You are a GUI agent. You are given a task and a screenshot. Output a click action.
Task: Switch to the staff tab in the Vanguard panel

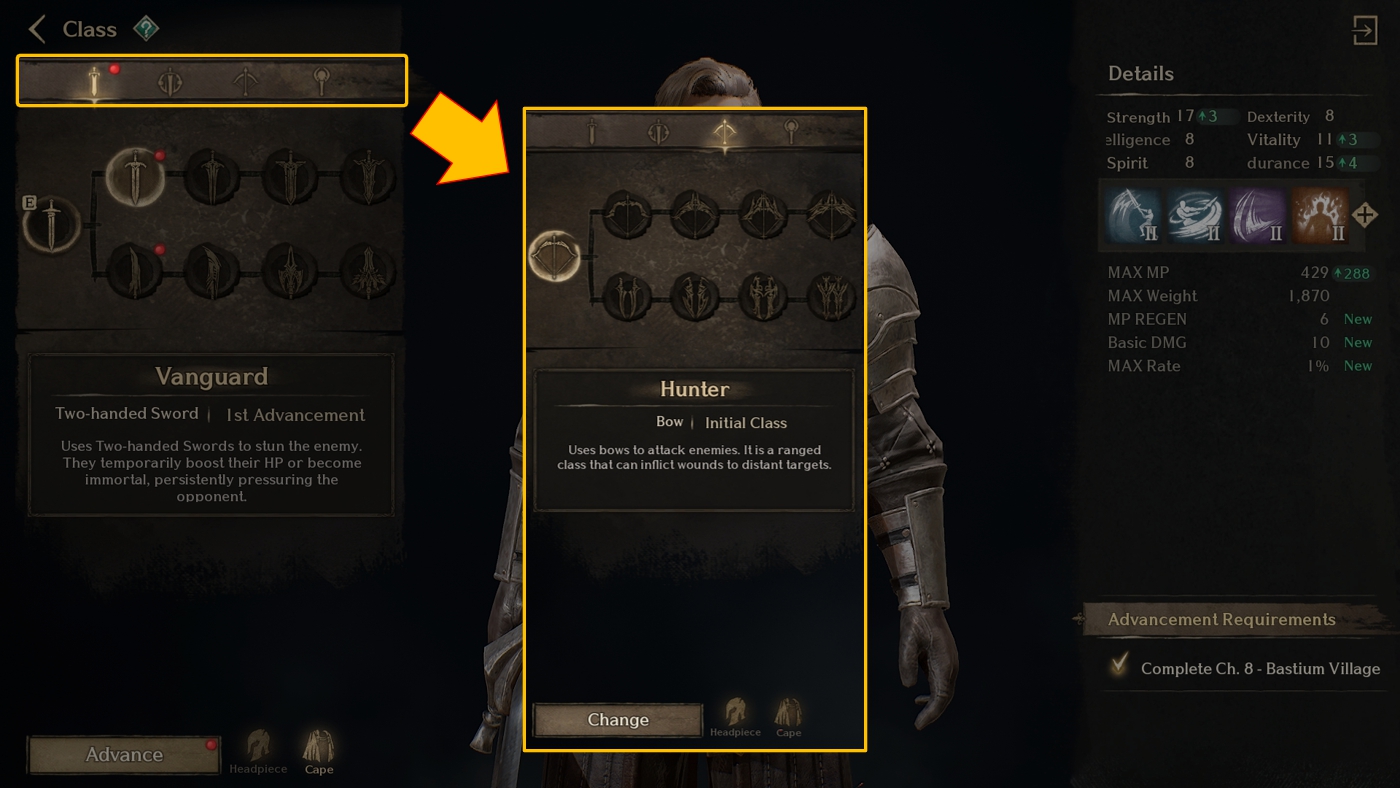(x=321, y=81)
